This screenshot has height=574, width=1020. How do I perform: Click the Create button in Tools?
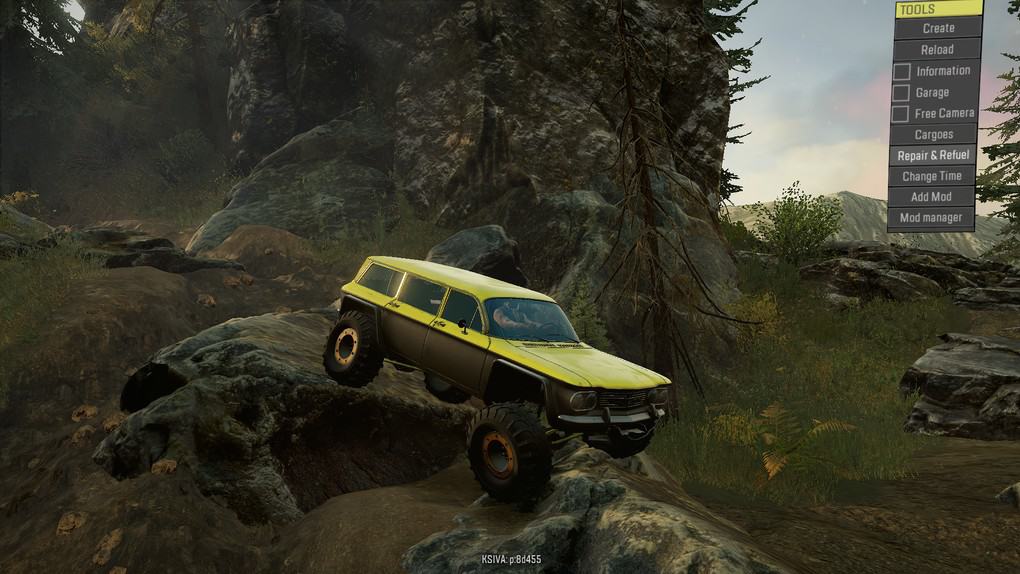[937, 29]
